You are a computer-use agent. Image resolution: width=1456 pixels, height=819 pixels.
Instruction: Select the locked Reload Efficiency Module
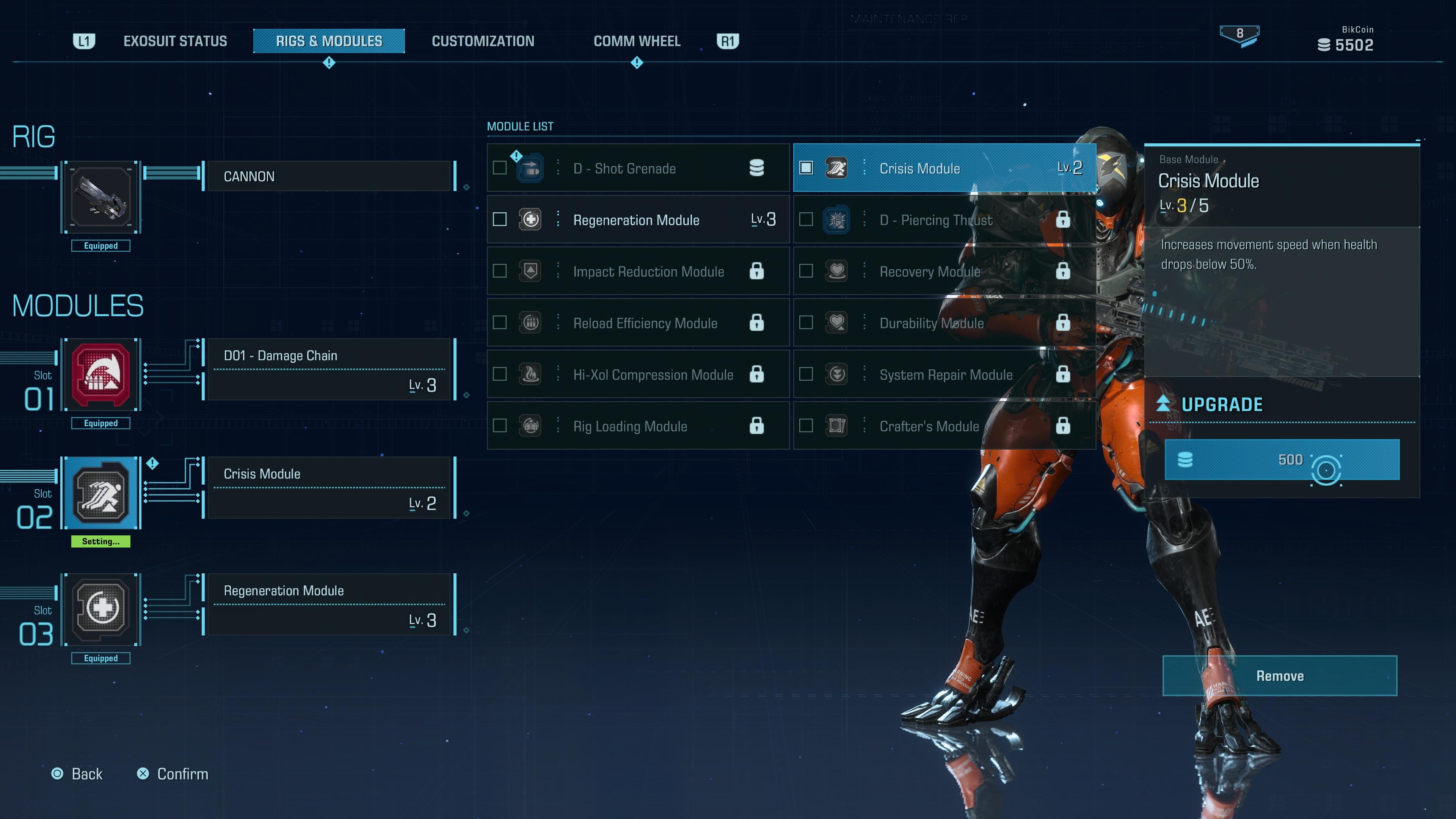[637, 323]
